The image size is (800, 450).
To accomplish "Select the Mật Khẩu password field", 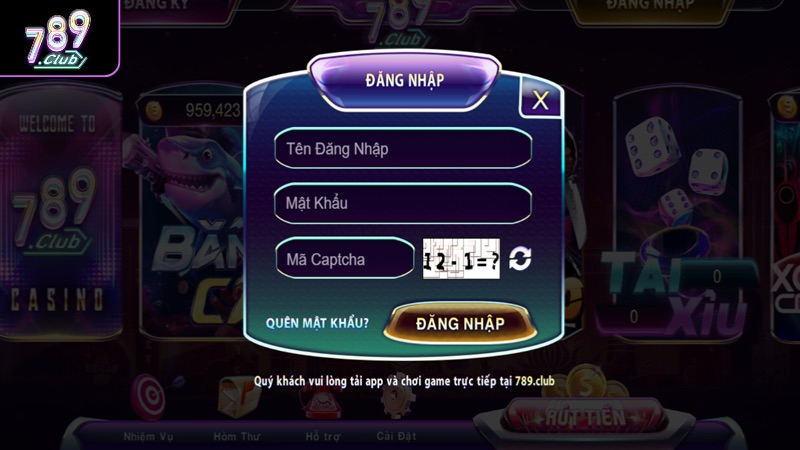I will click(402, 203).
